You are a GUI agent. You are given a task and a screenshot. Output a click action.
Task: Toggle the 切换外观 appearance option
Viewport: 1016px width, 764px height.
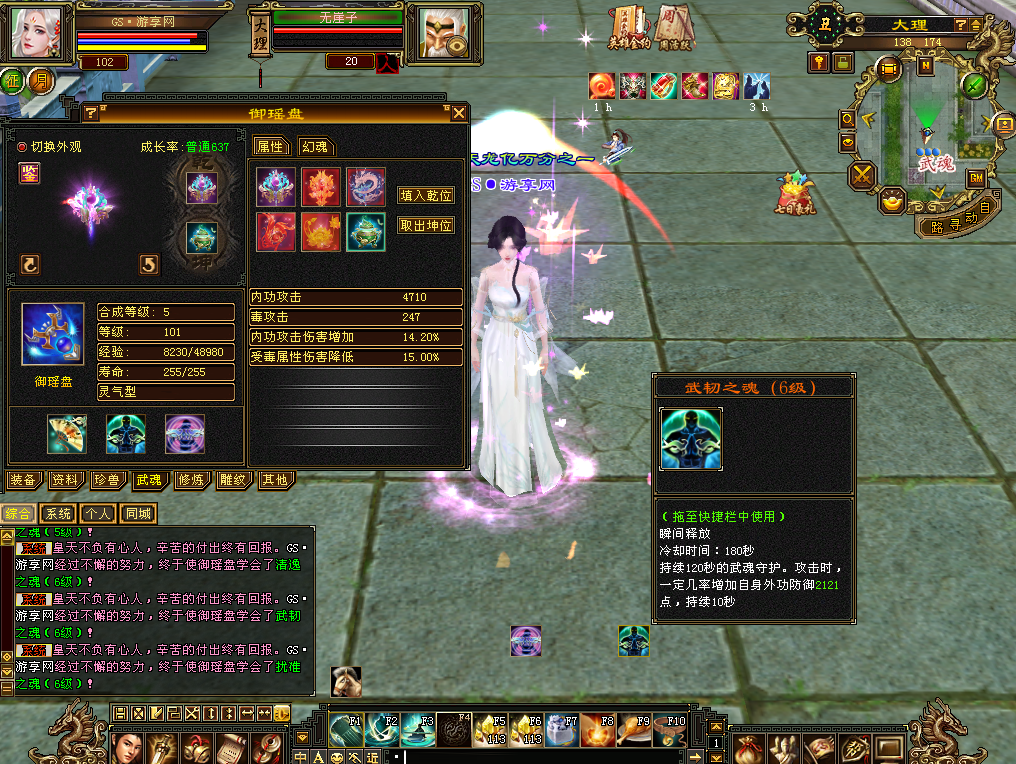[22, 147]
